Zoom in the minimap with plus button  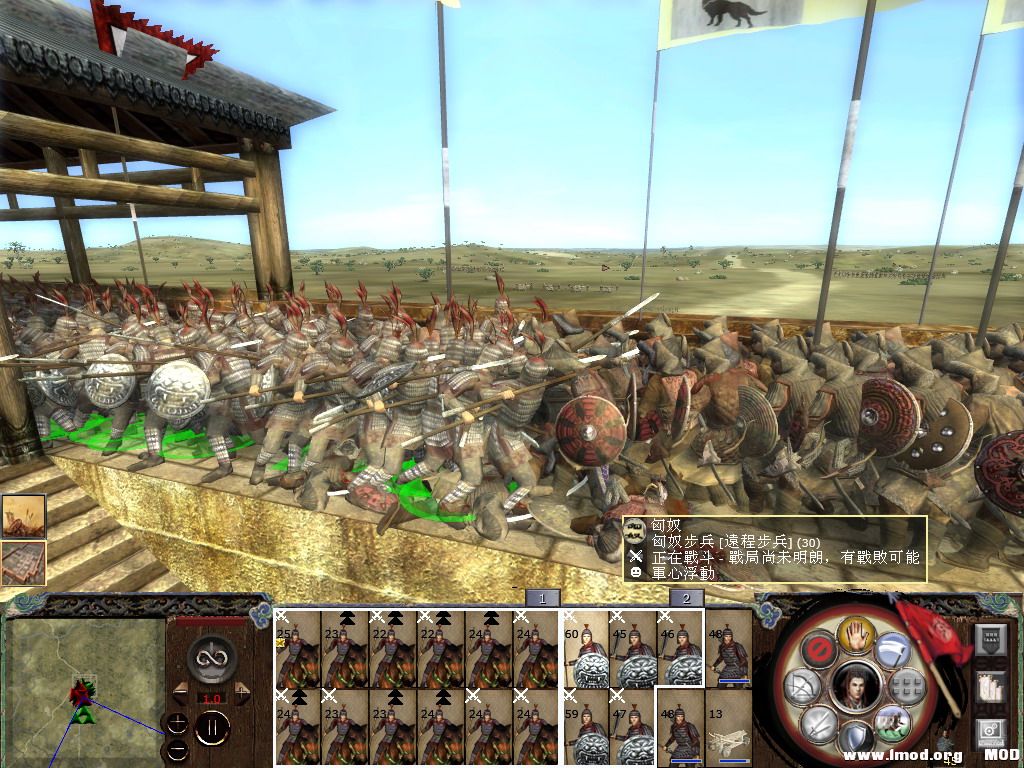click(176, 722)
